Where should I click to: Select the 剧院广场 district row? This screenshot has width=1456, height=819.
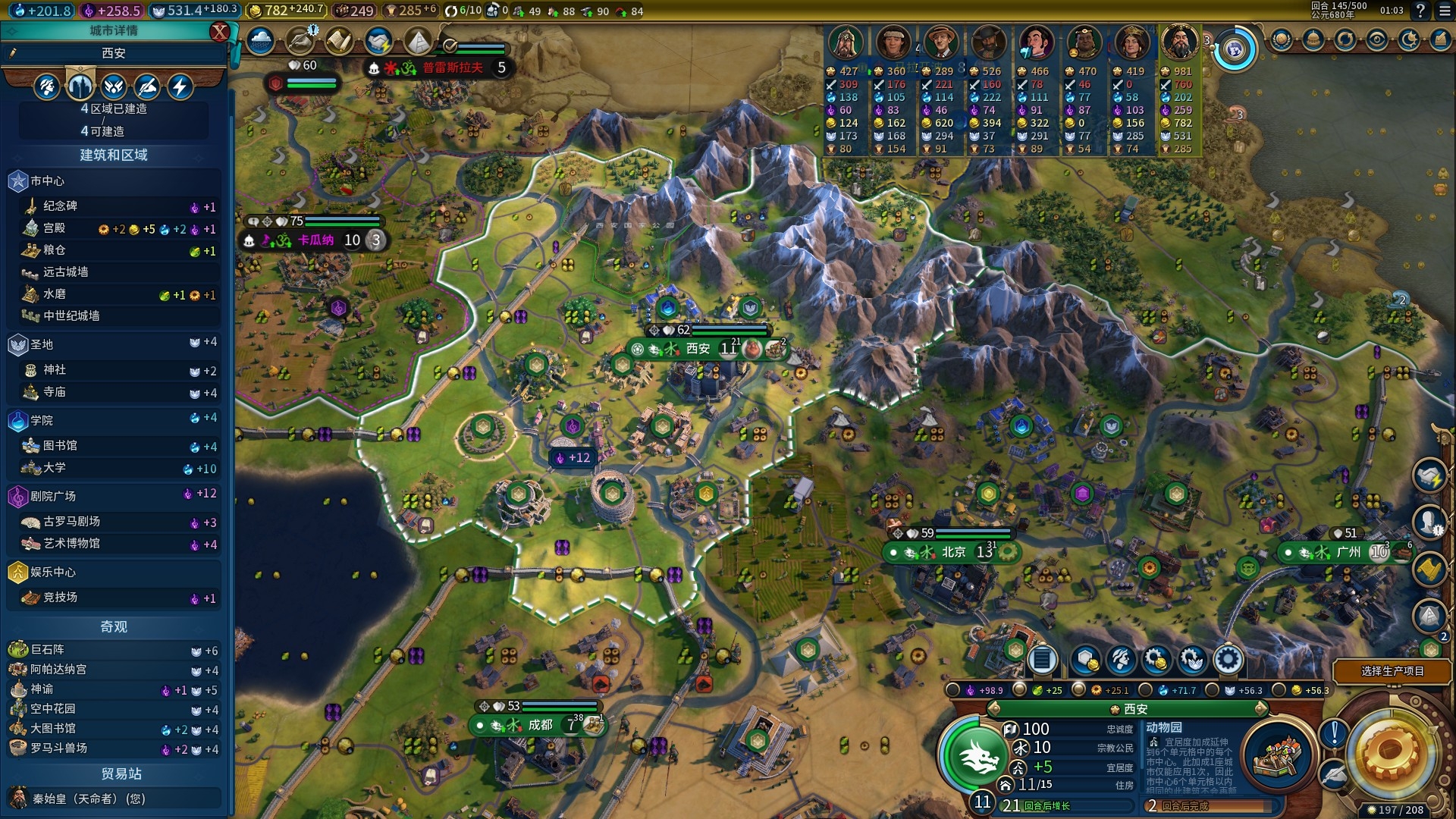click(x=53, y=496)
